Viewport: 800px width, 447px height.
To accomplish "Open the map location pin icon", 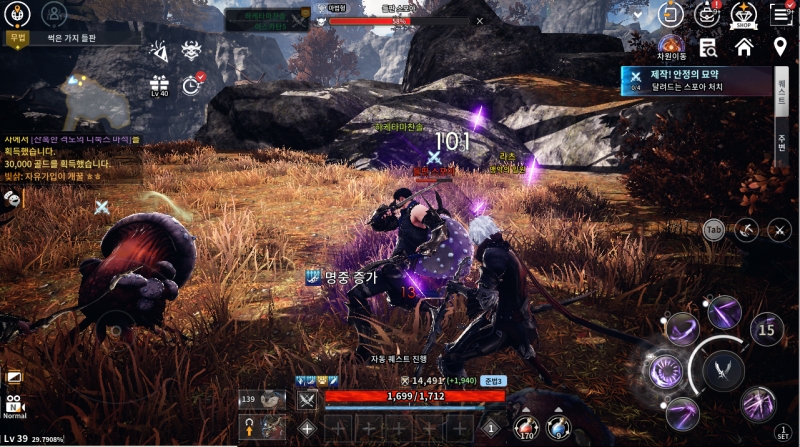I will pos(780,46).
